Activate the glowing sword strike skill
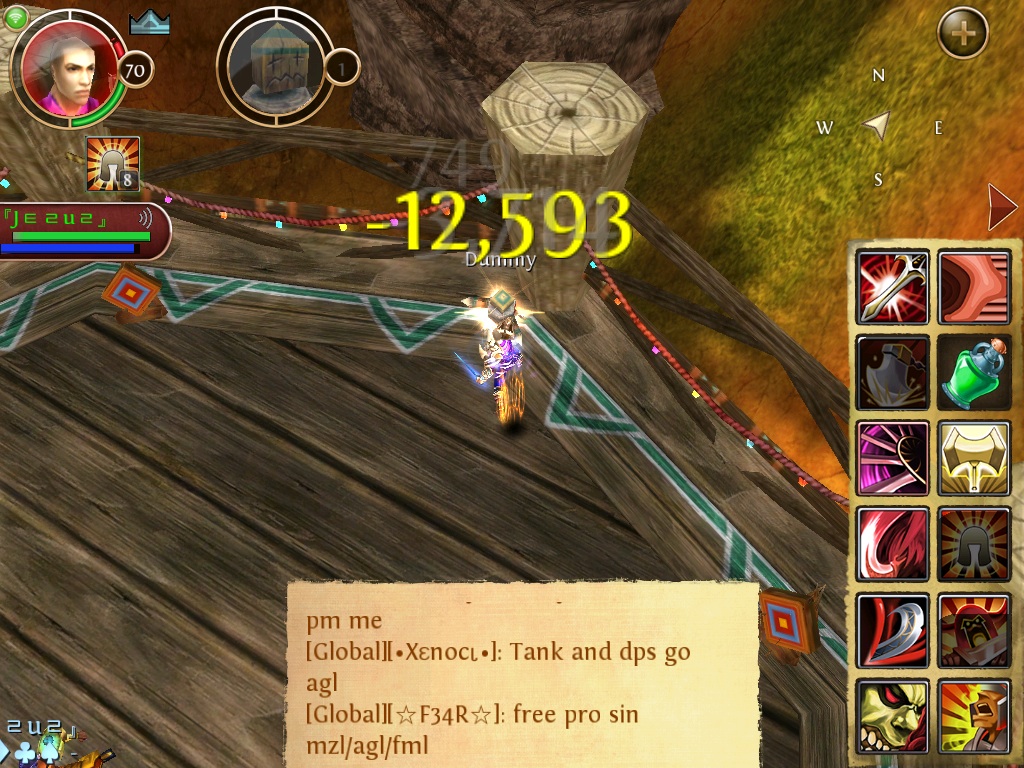 pos(892,288)
